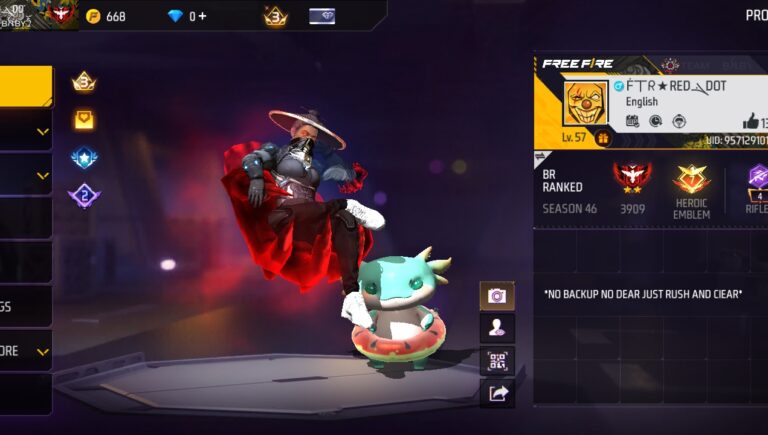Viewport: 768px width, 435px height.
Task: Select the blue star shield badge
Action: 84,157
